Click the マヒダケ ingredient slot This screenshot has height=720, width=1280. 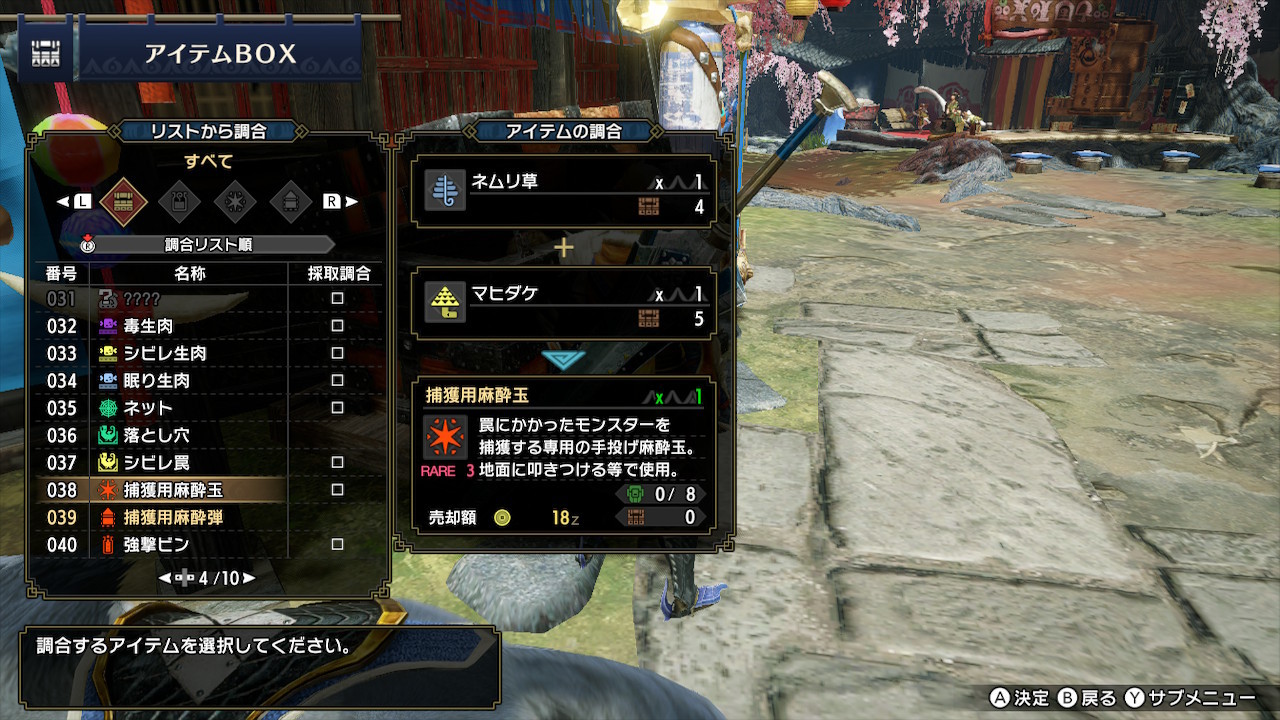565,304
